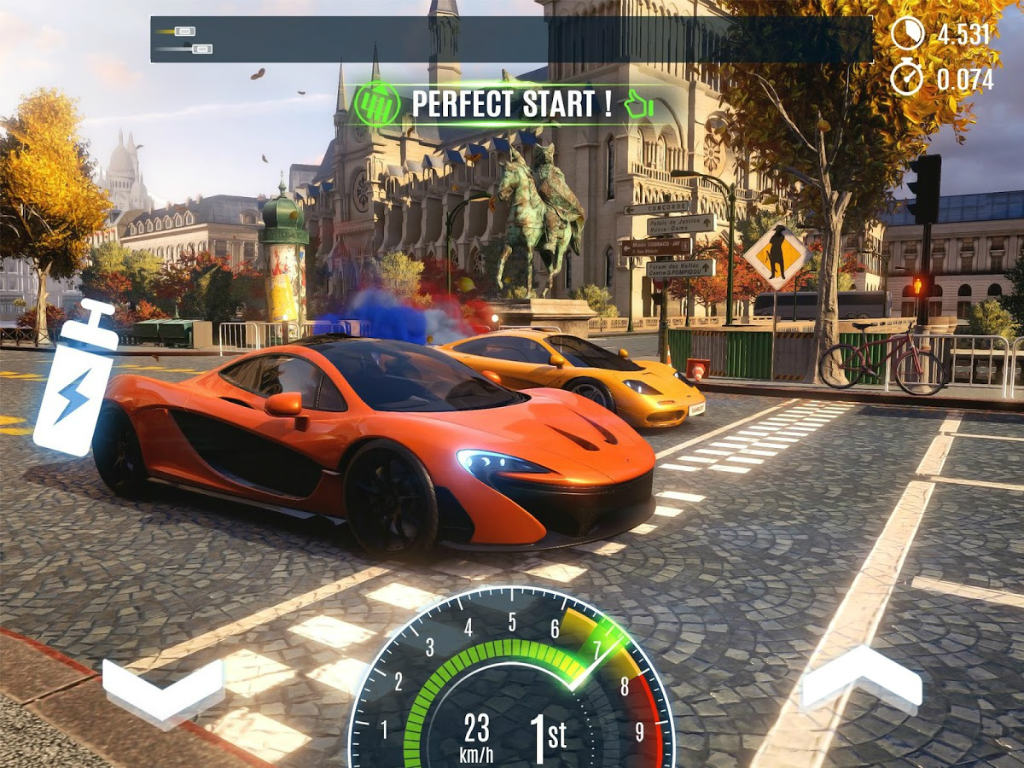
Task: Tap the downshift arrow button
Action: pos(163,690)
